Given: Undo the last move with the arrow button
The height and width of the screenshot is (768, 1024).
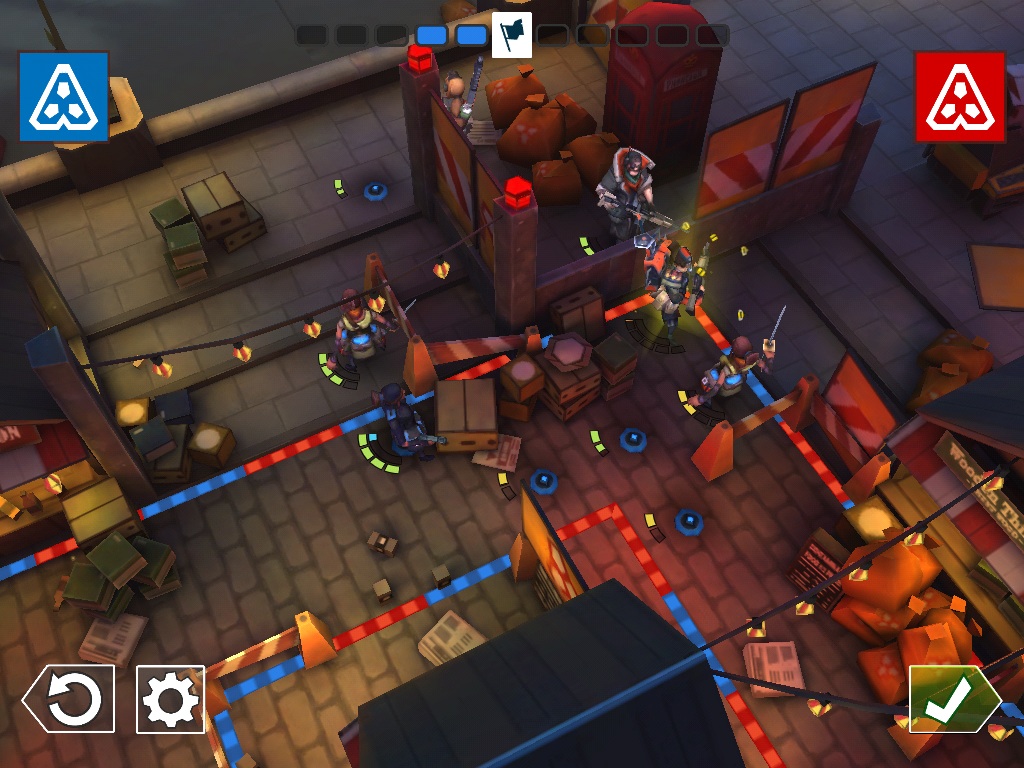Looking at the screenshot, I should pyautogui.click(x=70, y=699).
